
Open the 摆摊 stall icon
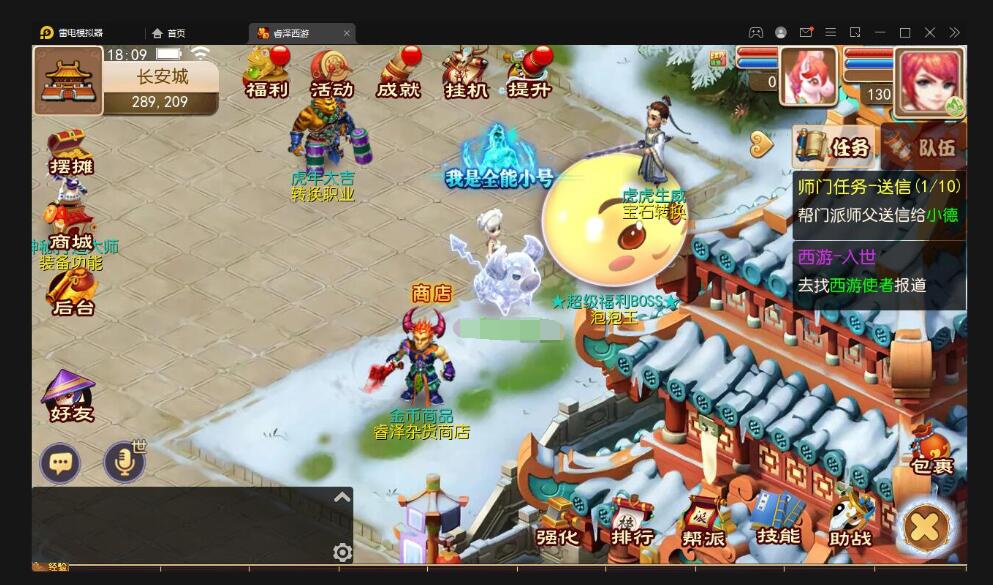[71, 153]
